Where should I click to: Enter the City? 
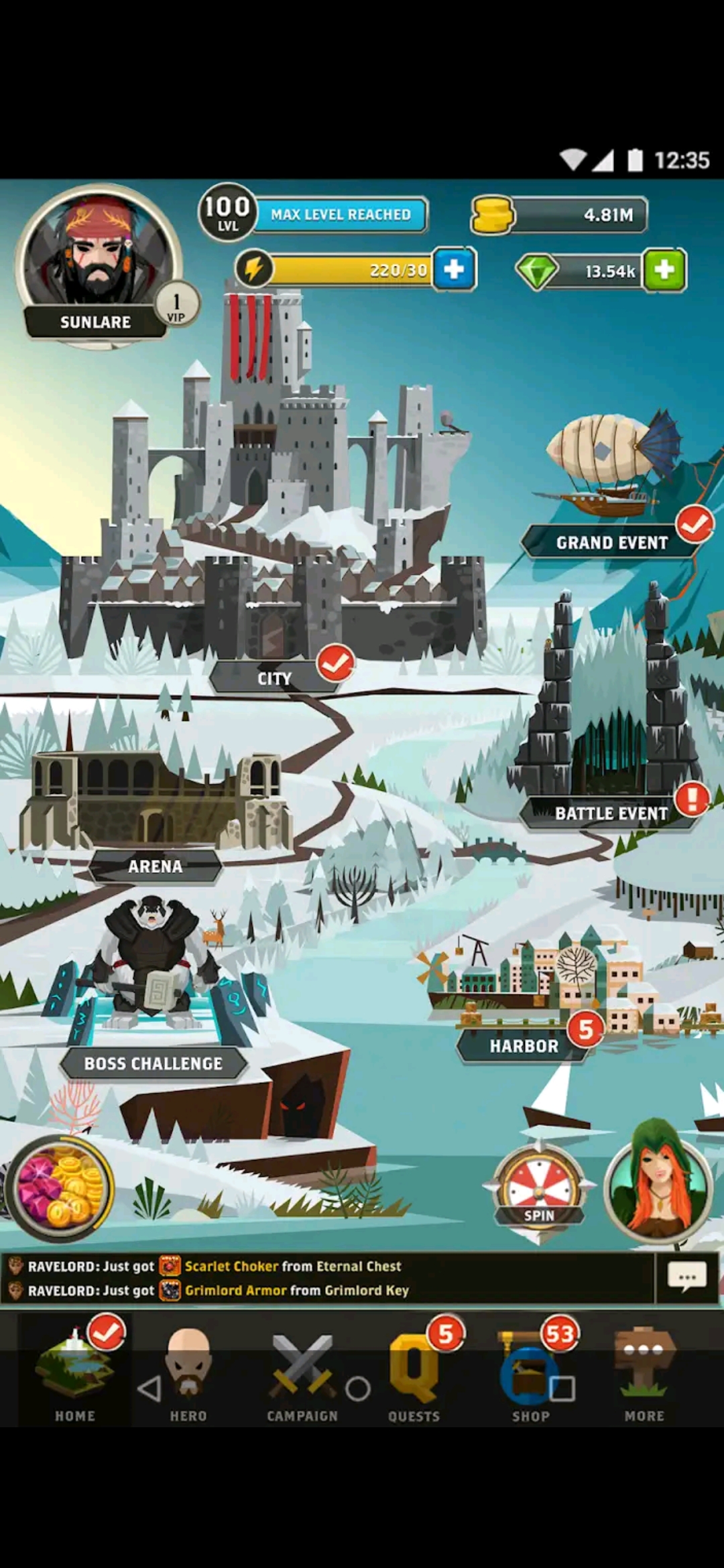click(275, 678)
